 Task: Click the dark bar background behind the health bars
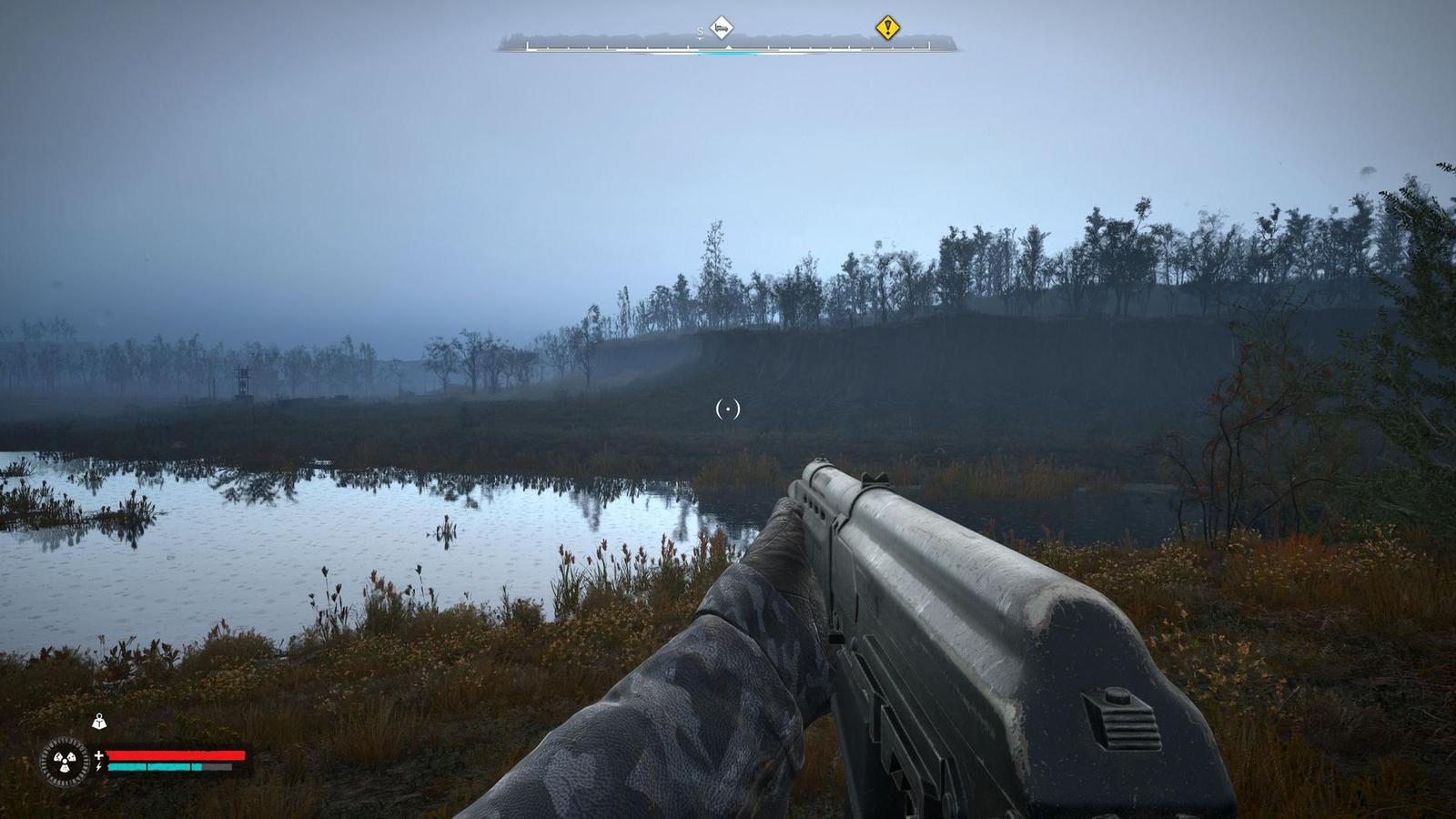[x=169, y=746]
